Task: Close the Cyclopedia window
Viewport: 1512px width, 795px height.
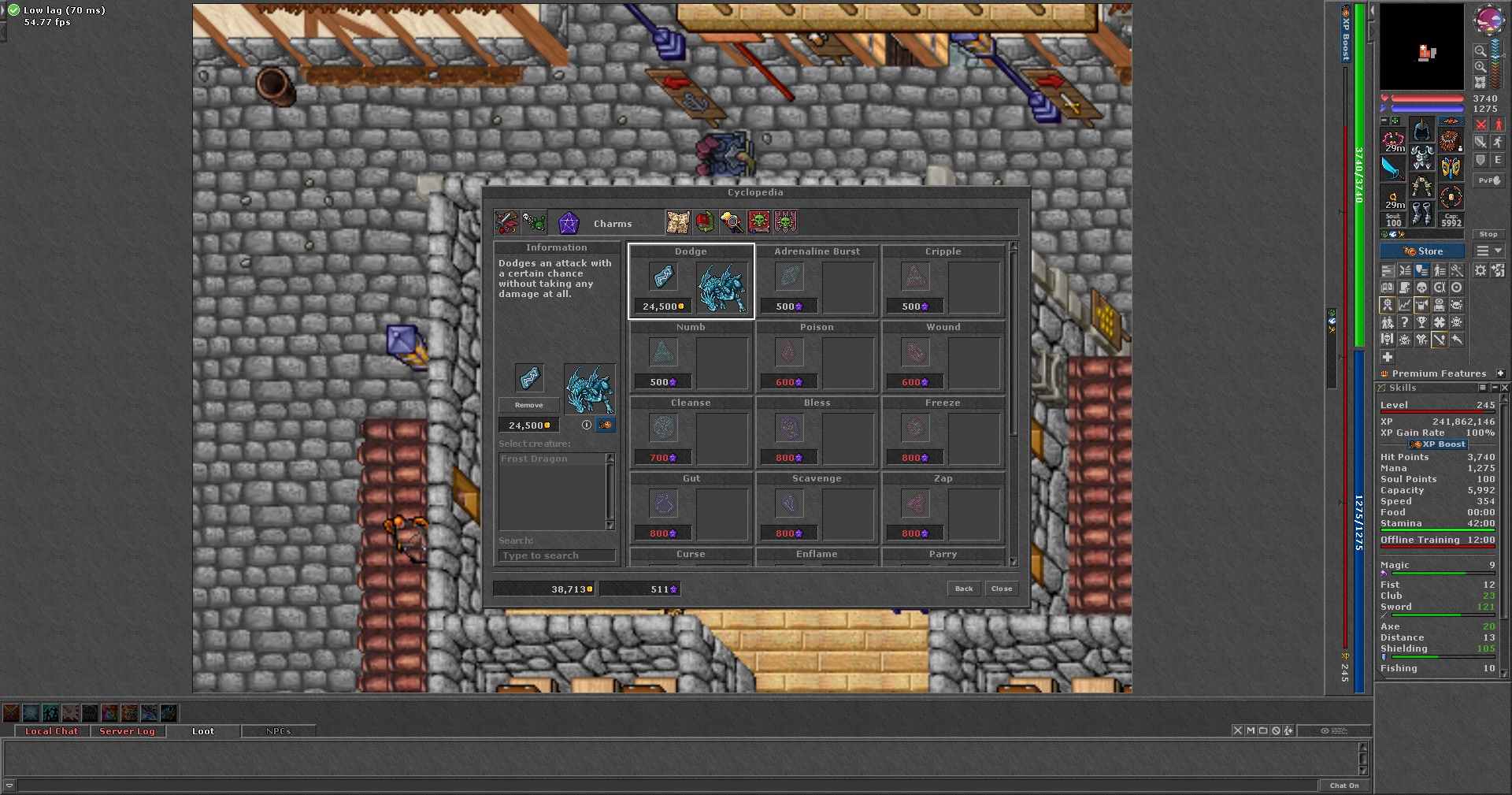Action: click(x=1002, y=589)
